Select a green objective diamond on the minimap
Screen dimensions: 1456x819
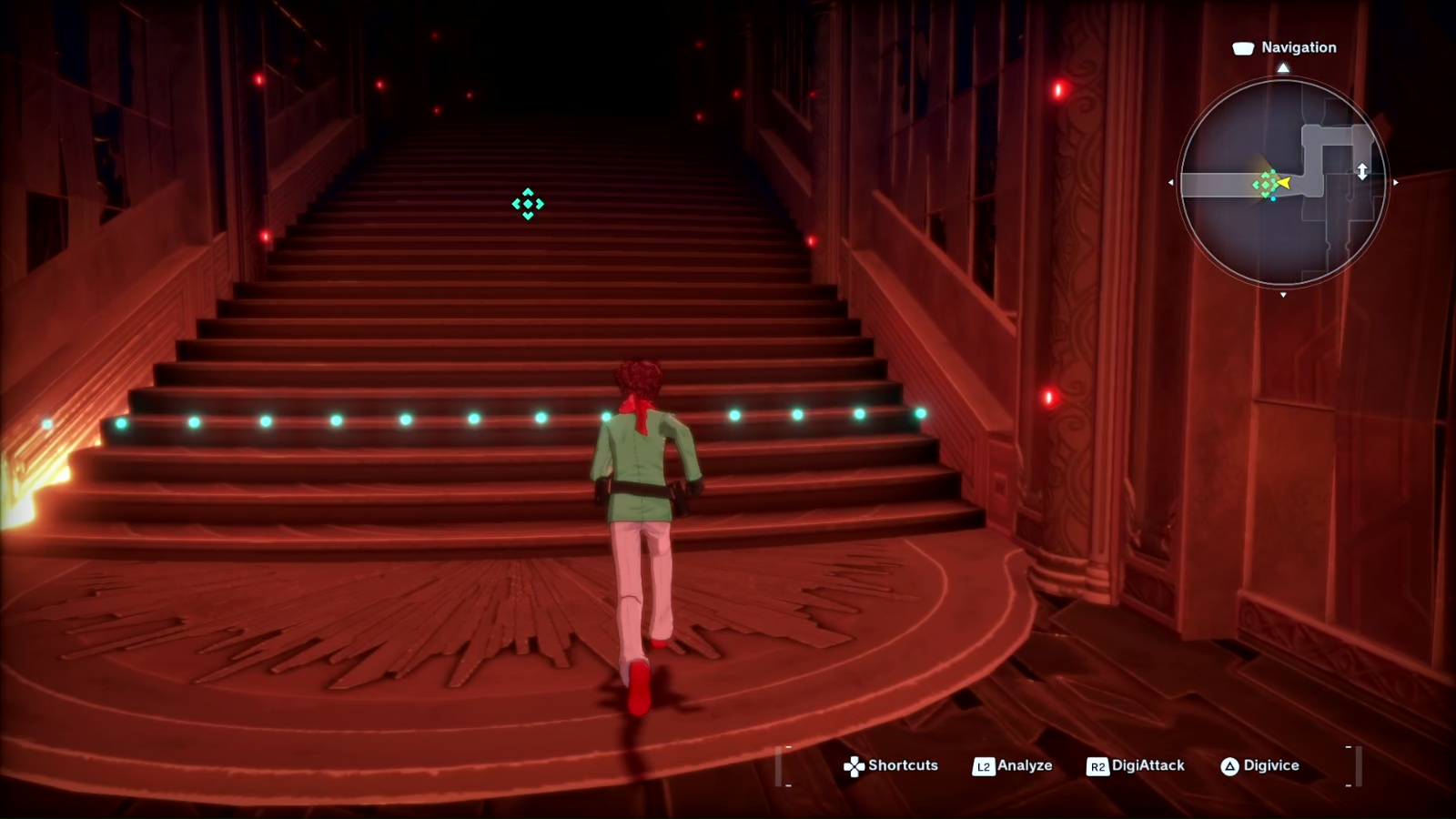[1265, 185]
